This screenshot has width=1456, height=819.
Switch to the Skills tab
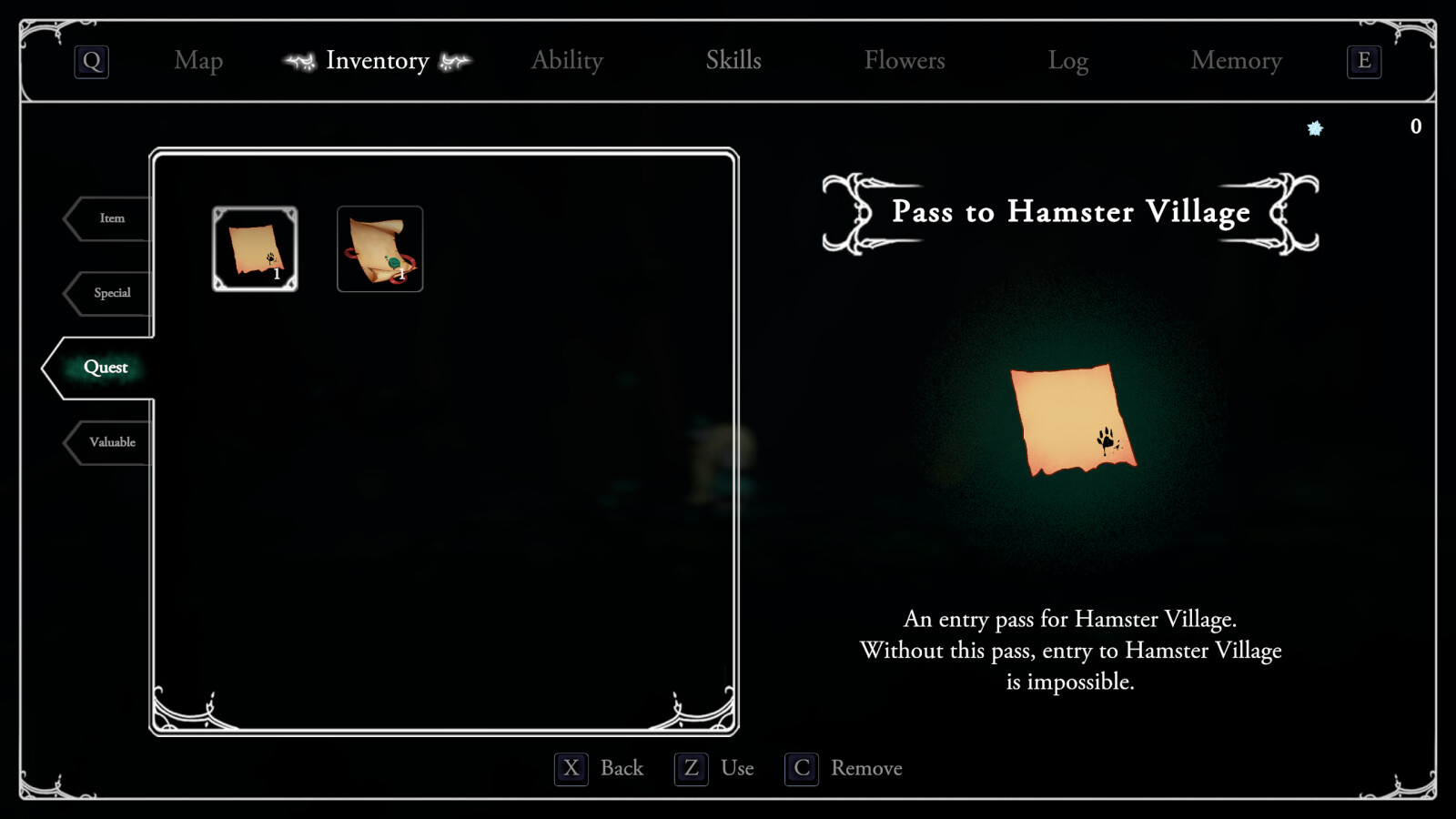733,61
